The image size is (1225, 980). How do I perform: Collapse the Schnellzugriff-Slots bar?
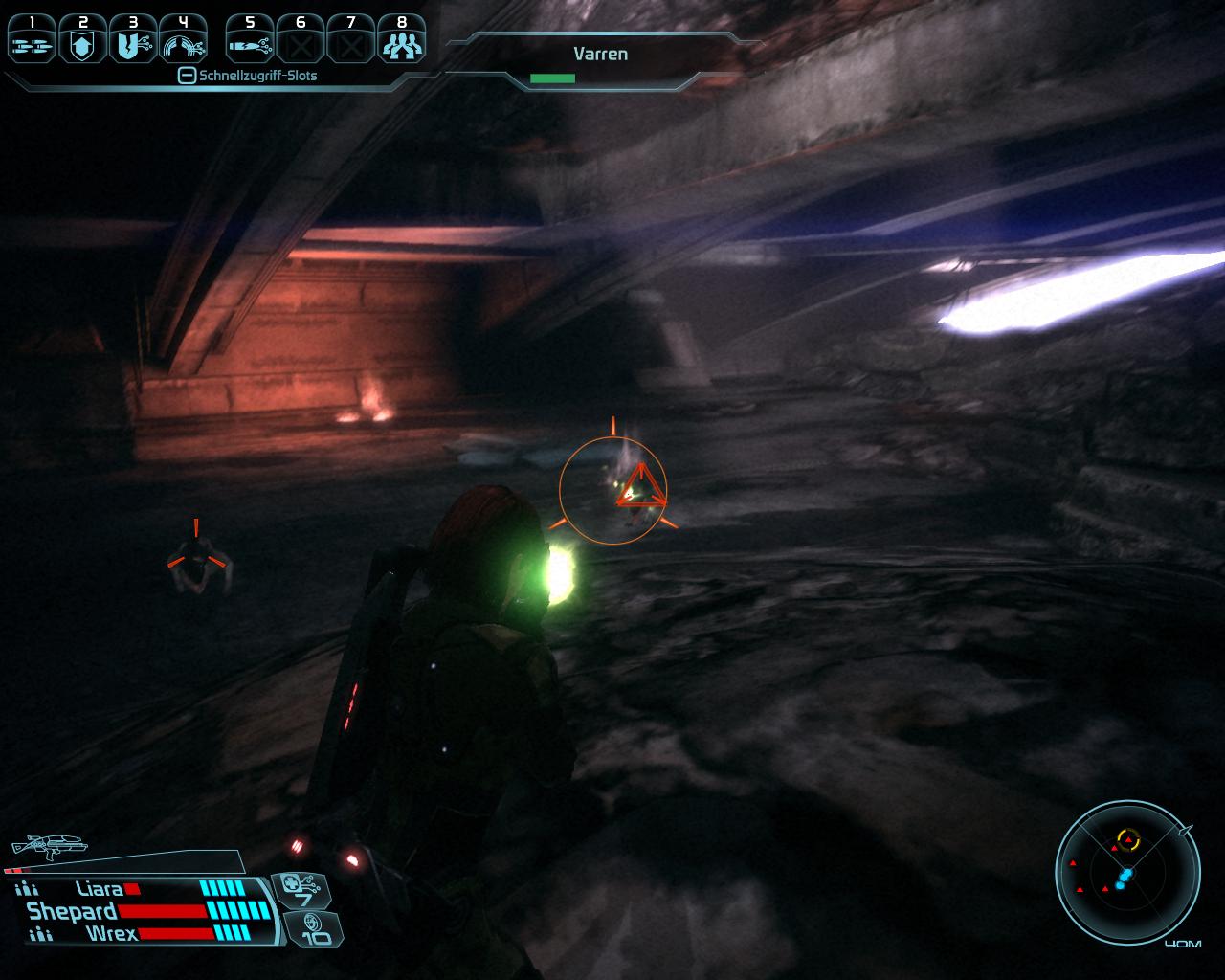tap(188, 76)
